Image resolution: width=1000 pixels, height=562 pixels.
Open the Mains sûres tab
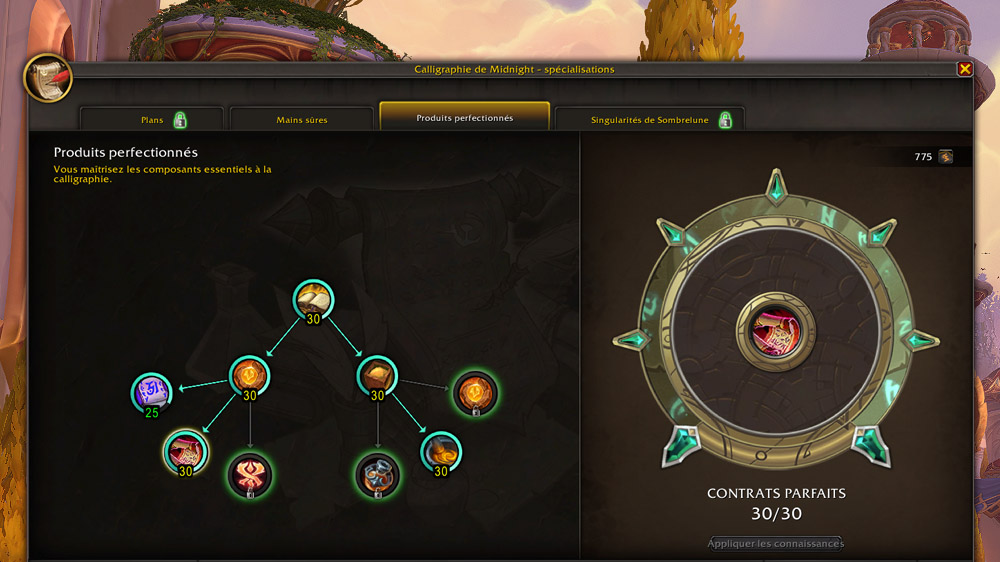[x=302, y=120]
